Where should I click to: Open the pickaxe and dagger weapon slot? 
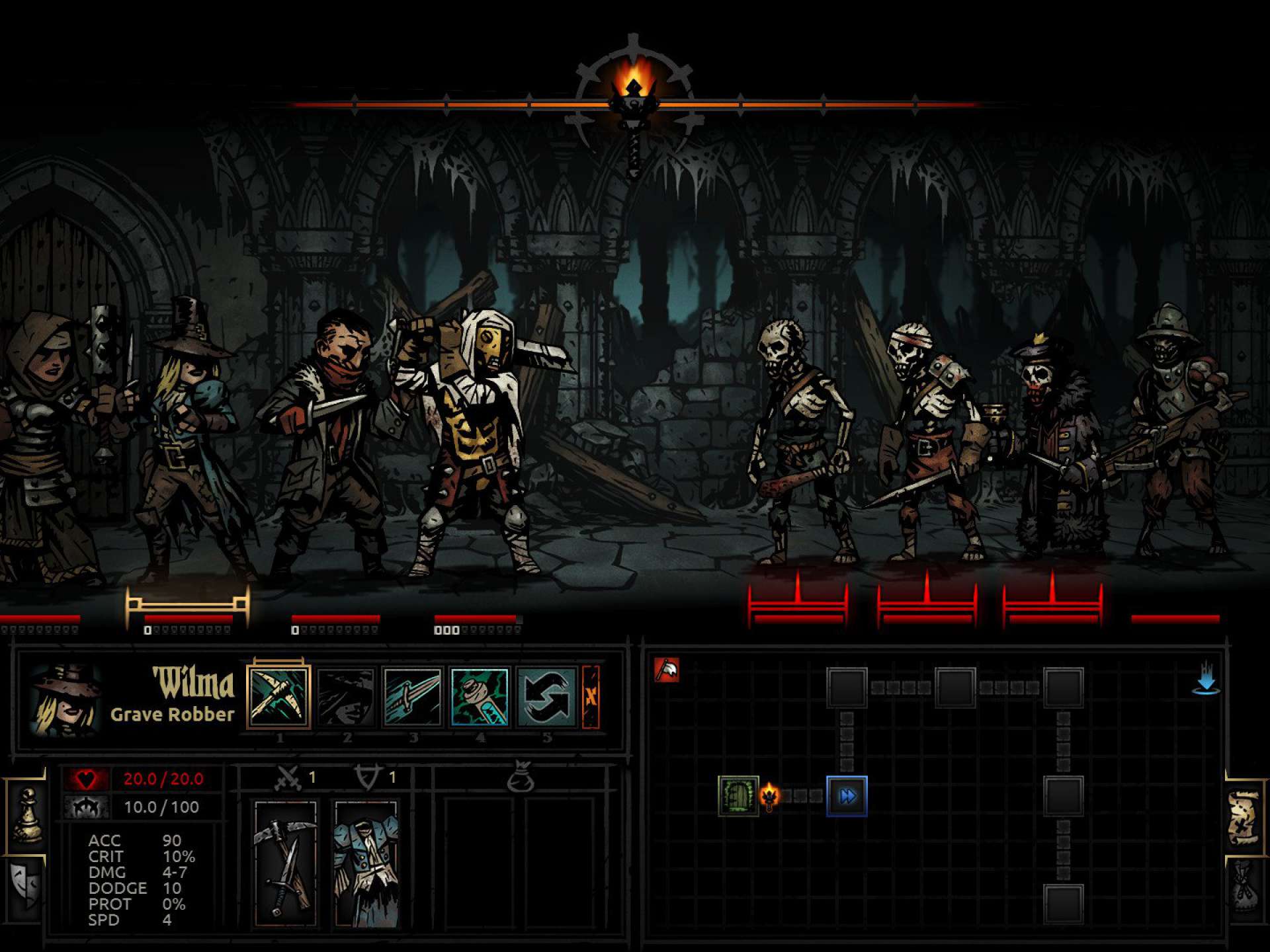click(x=286, y=862)
